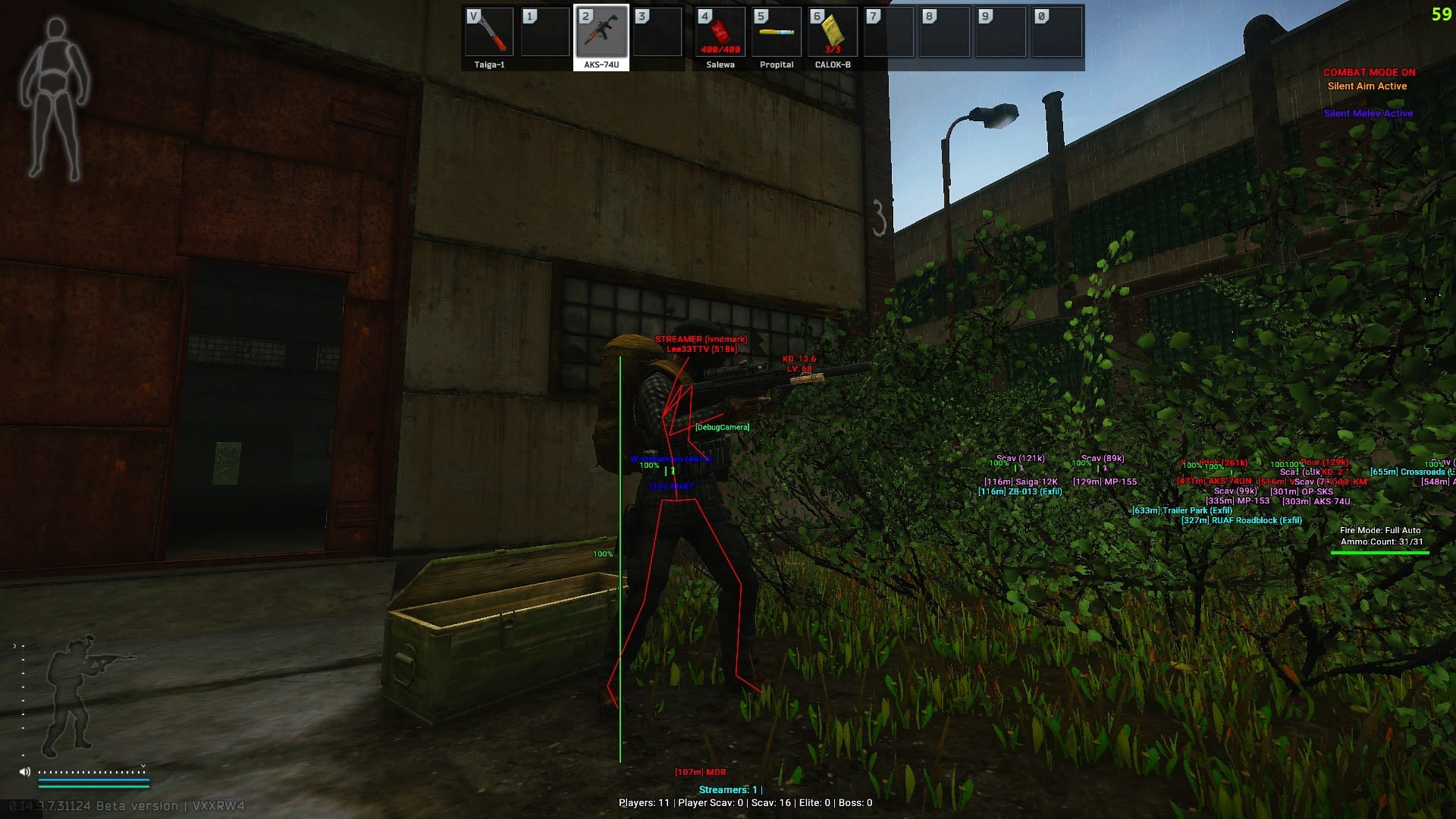Disable Silent Melee Active

coord(1369,113)
